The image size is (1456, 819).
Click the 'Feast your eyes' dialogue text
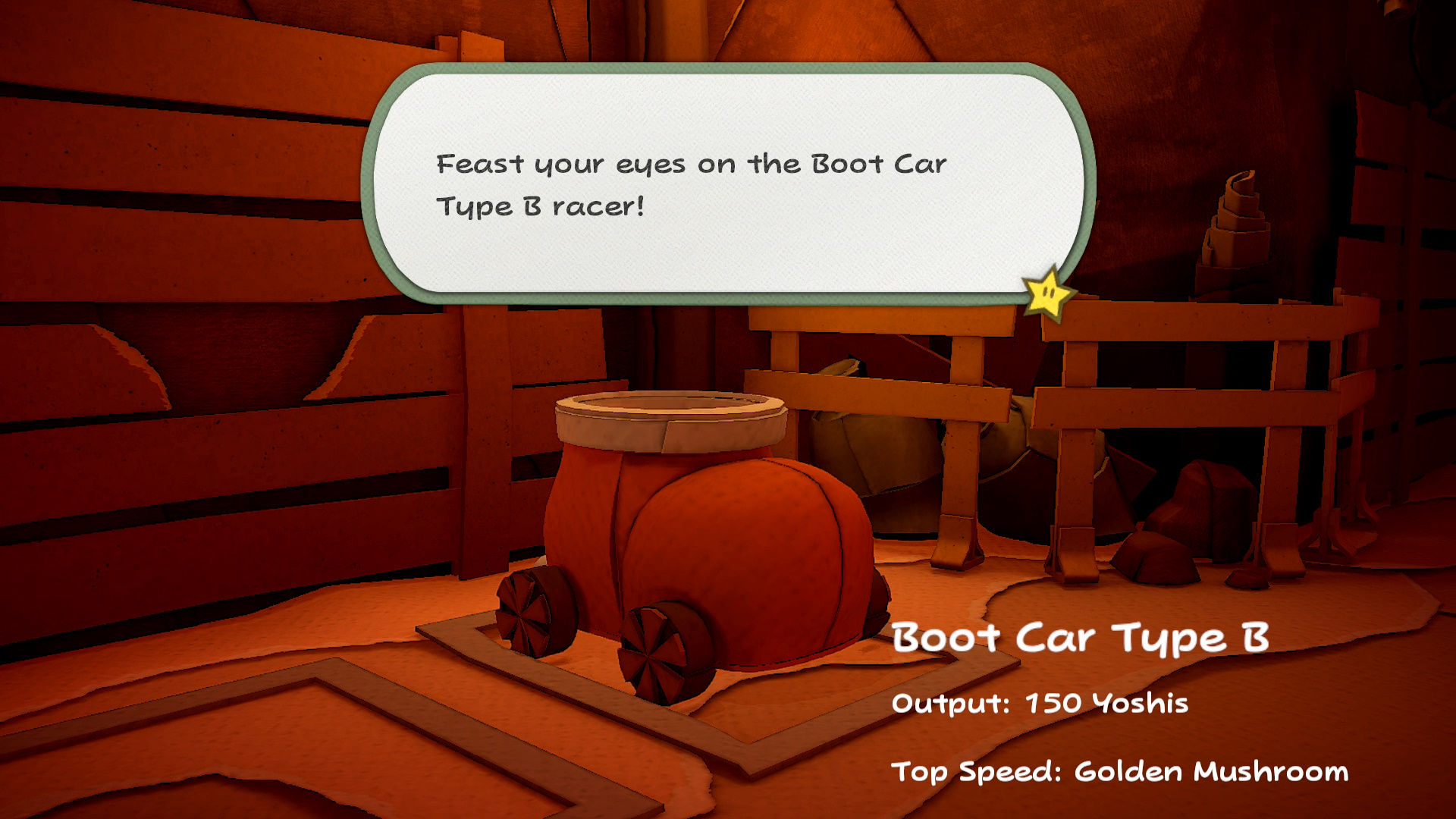click(690, 182)
